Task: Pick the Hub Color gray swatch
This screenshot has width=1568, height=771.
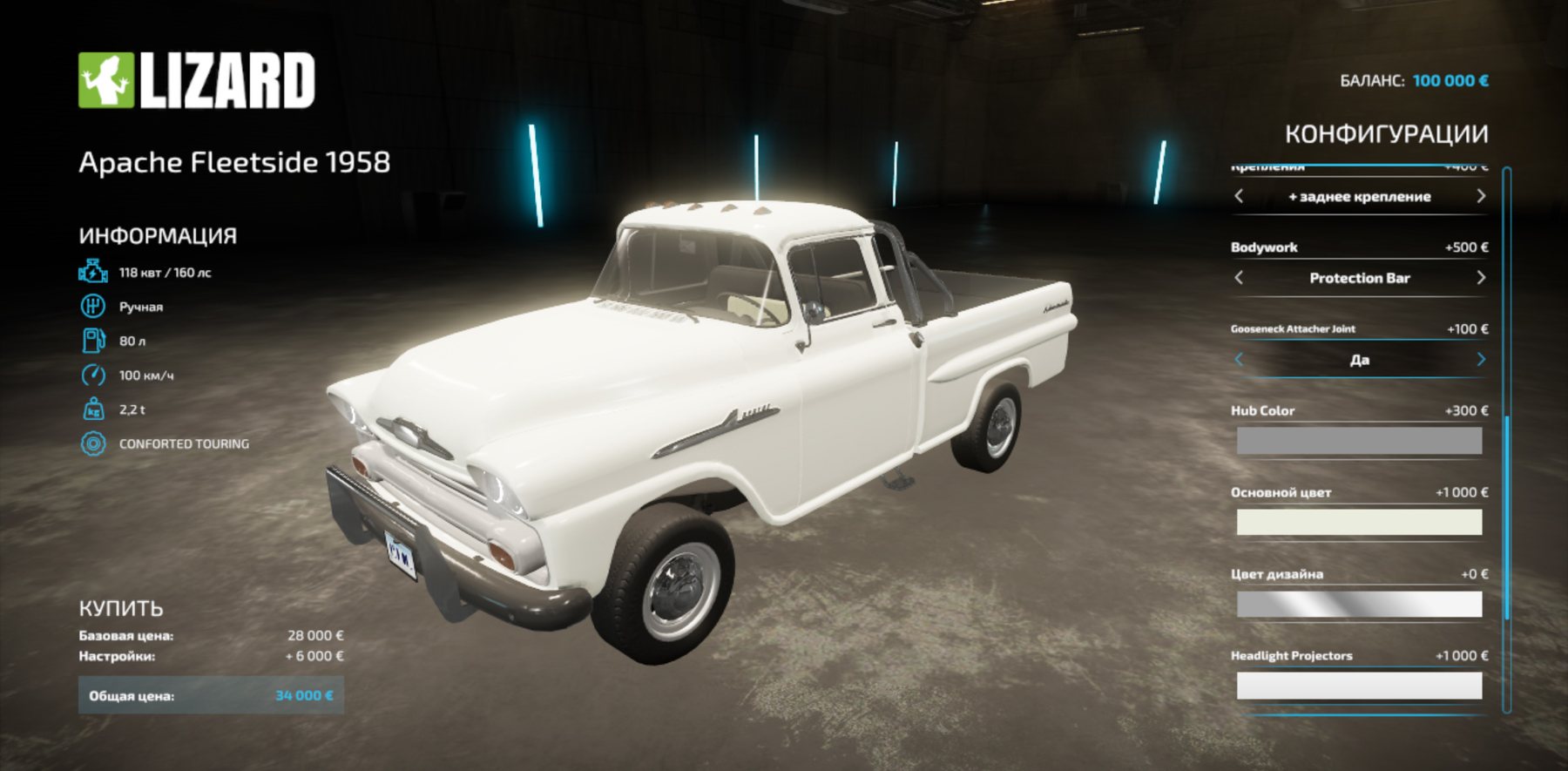Action: click(x=1359, y=440)
